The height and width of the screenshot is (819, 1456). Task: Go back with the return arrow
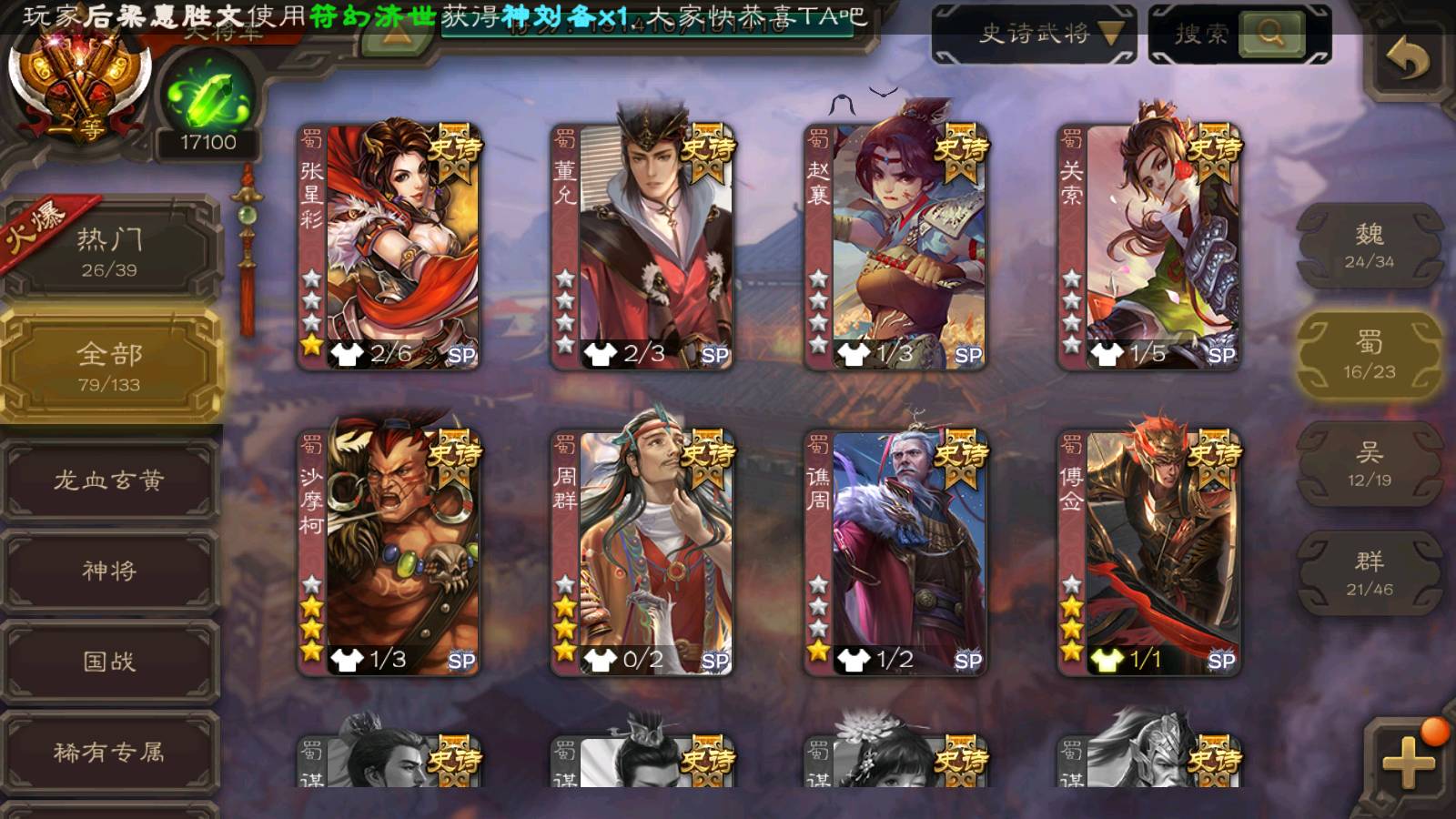click(x=1407, y=60)
